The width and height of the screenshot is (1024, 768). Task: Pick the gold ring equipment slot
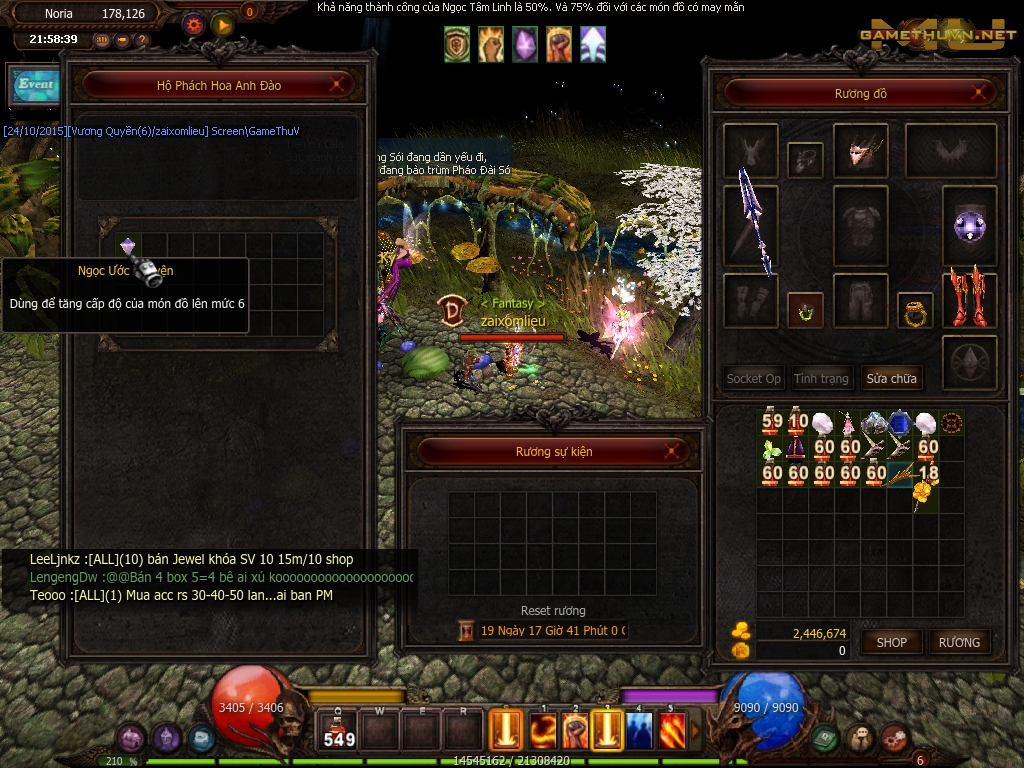[x=914, y=311]
